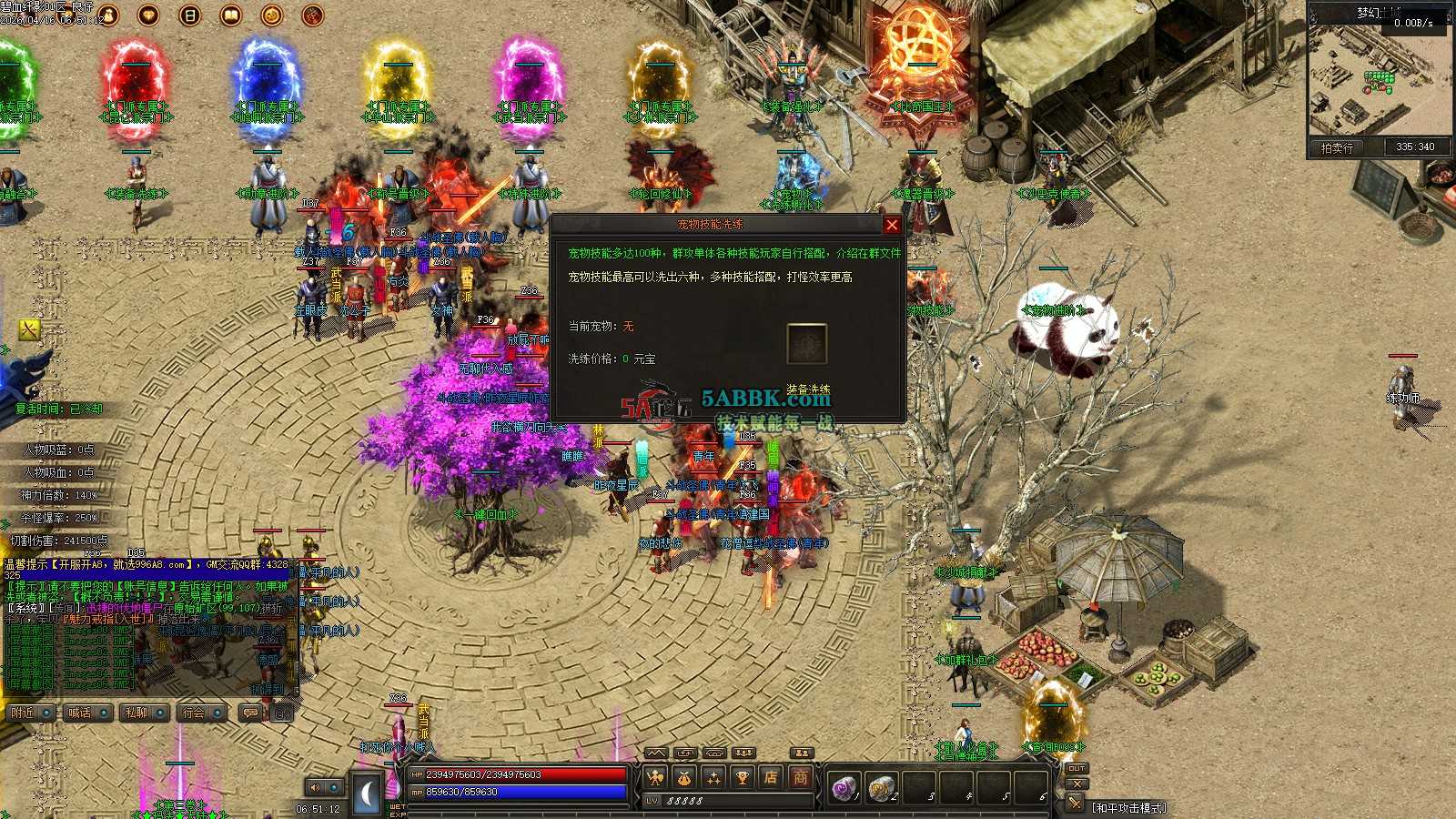Click the minimap in the top-right corner
The width and height of the screenshot is (1456, 819).
pos(1379,77)
